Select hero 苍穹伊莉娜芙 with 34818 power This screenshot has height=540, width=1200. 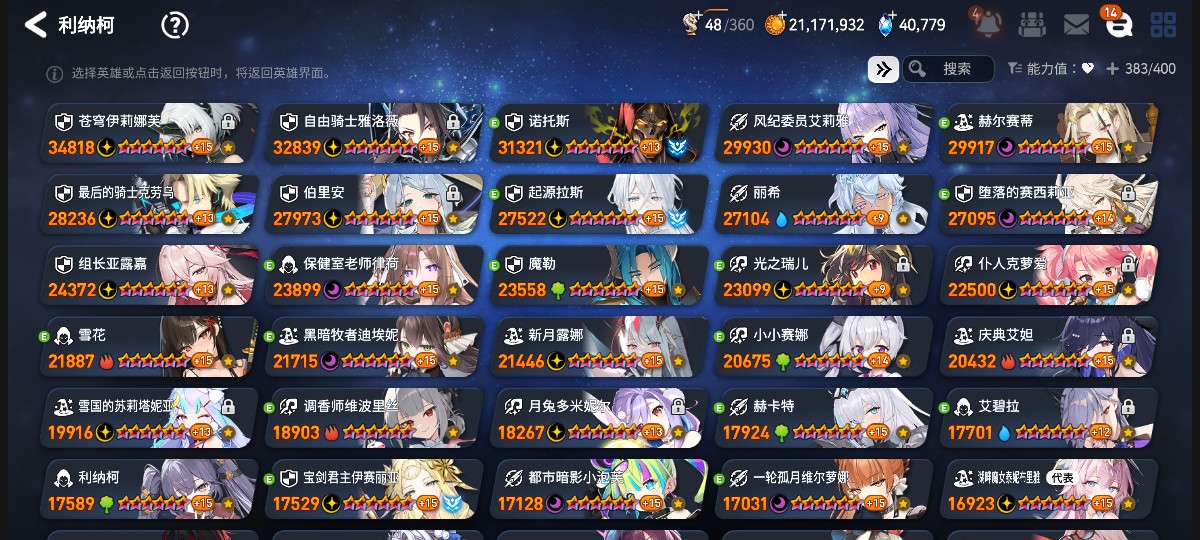click(150, 133)
